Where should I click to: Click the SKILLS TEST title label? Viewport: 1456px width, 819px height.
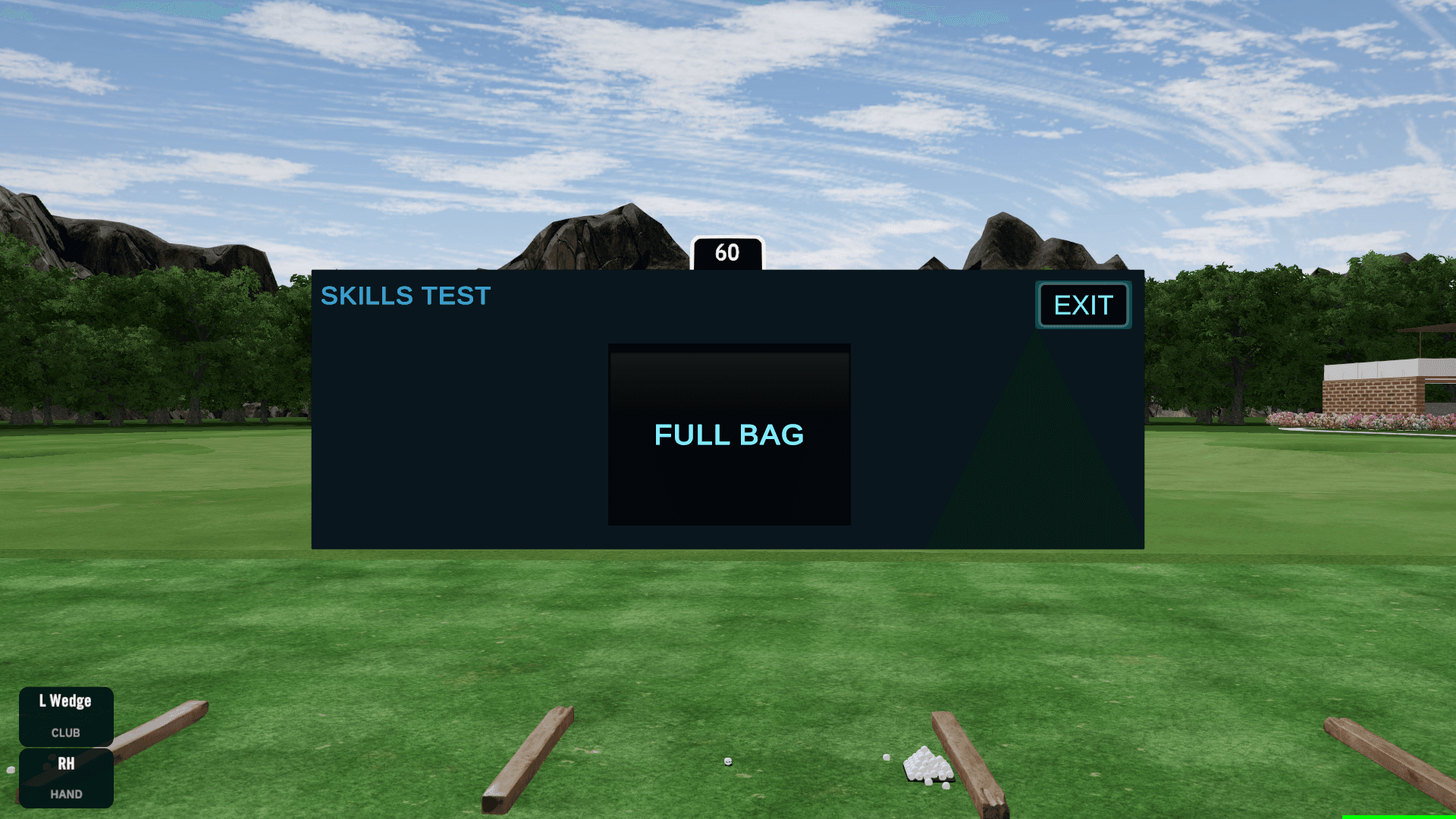(x=406, y=296)
